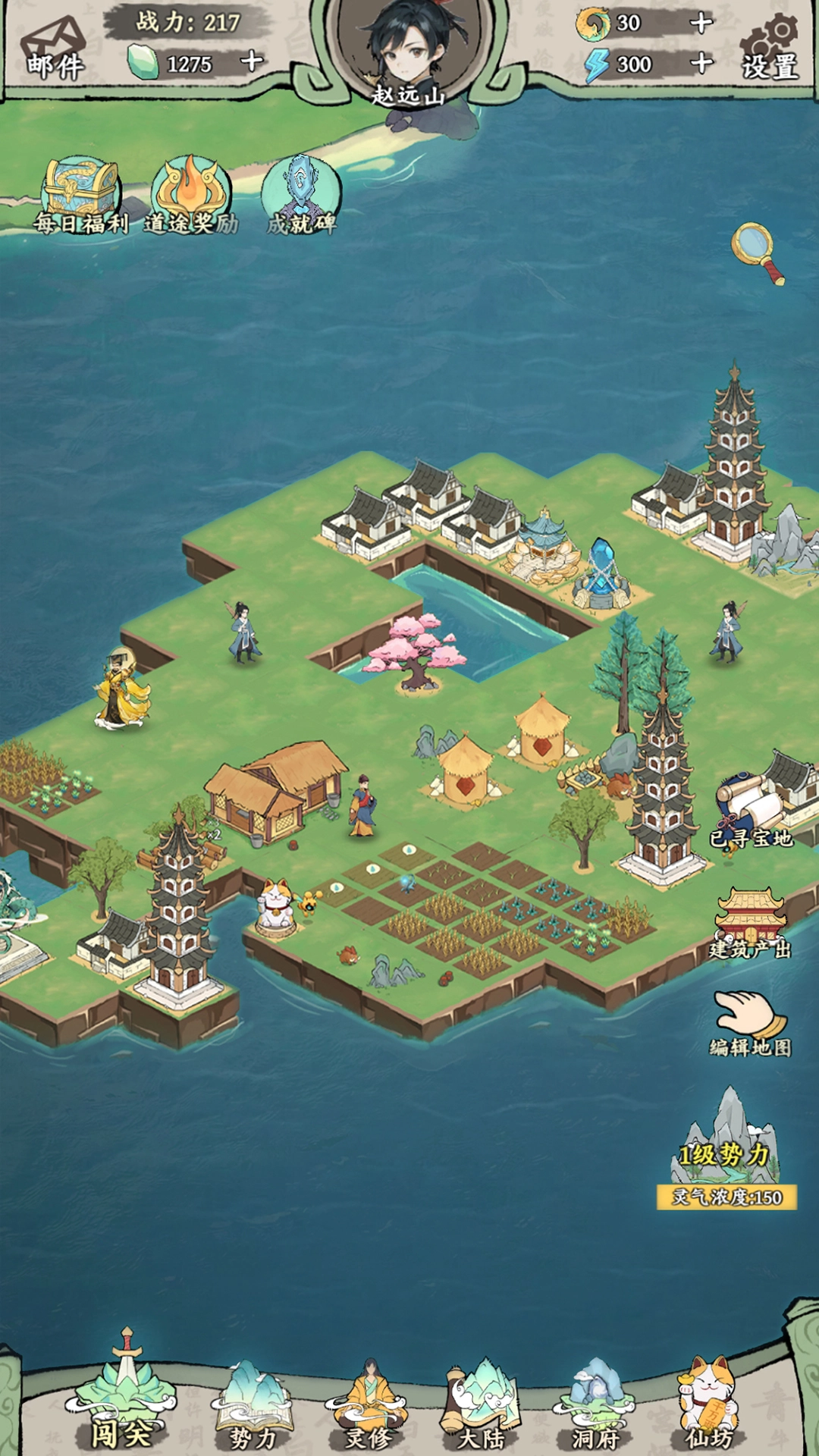
Task: Click the magnifying glass search icon
Action: (x=757, y=251)
